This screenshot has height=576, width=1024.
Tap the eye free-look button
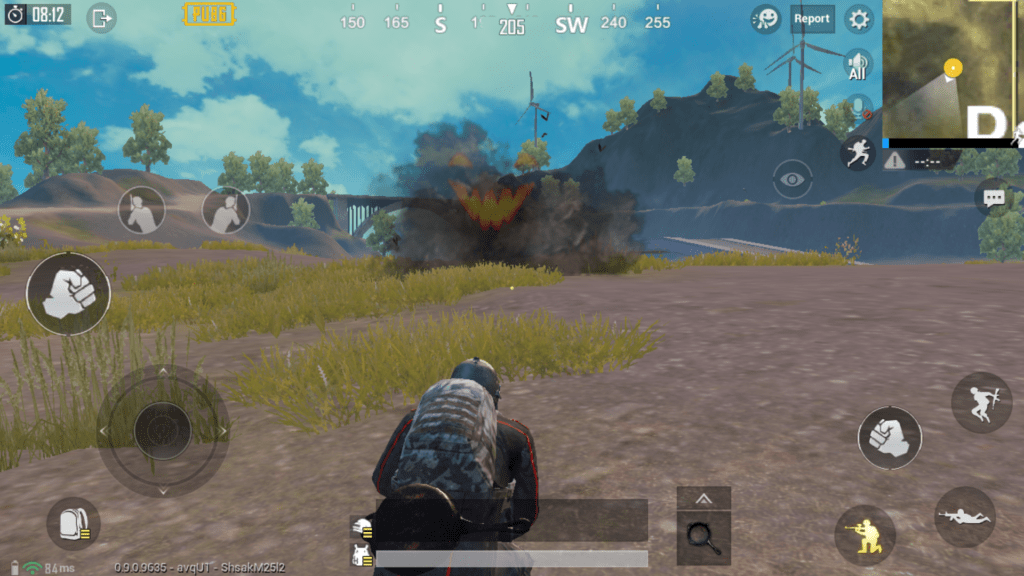(x=793, y=180)
